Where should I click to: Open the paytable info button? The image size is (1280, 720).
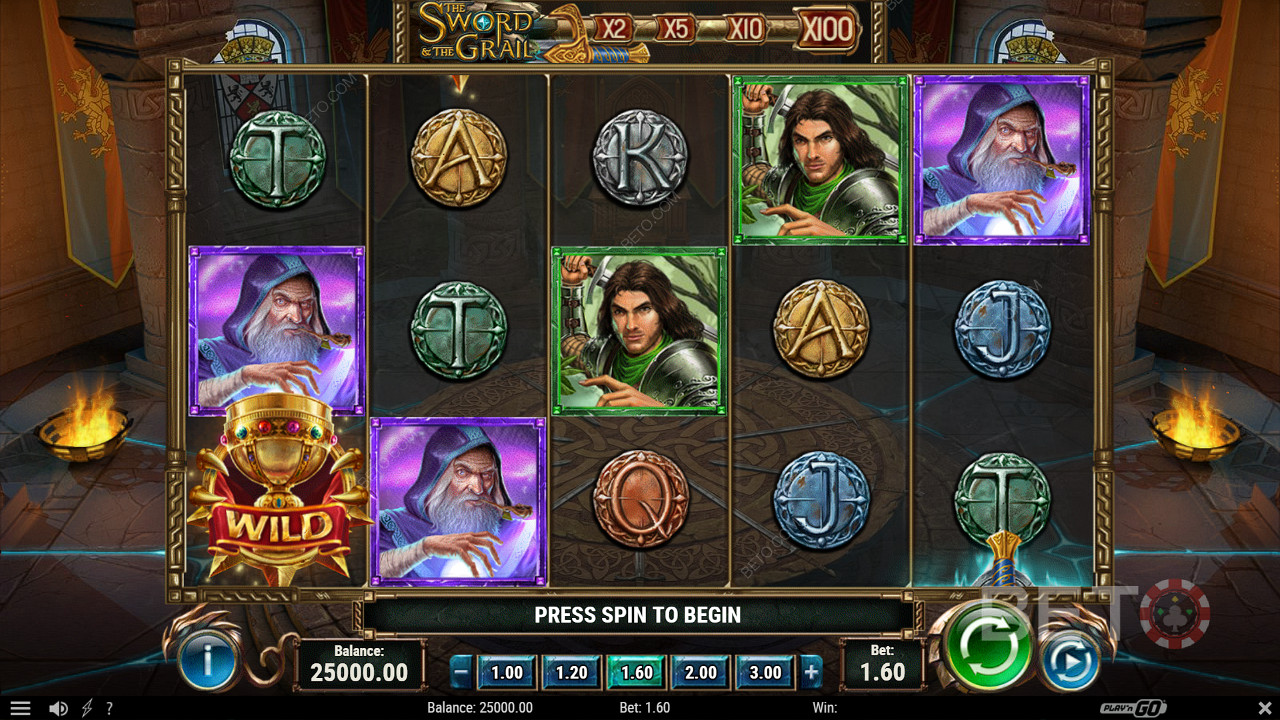(207, 661)
